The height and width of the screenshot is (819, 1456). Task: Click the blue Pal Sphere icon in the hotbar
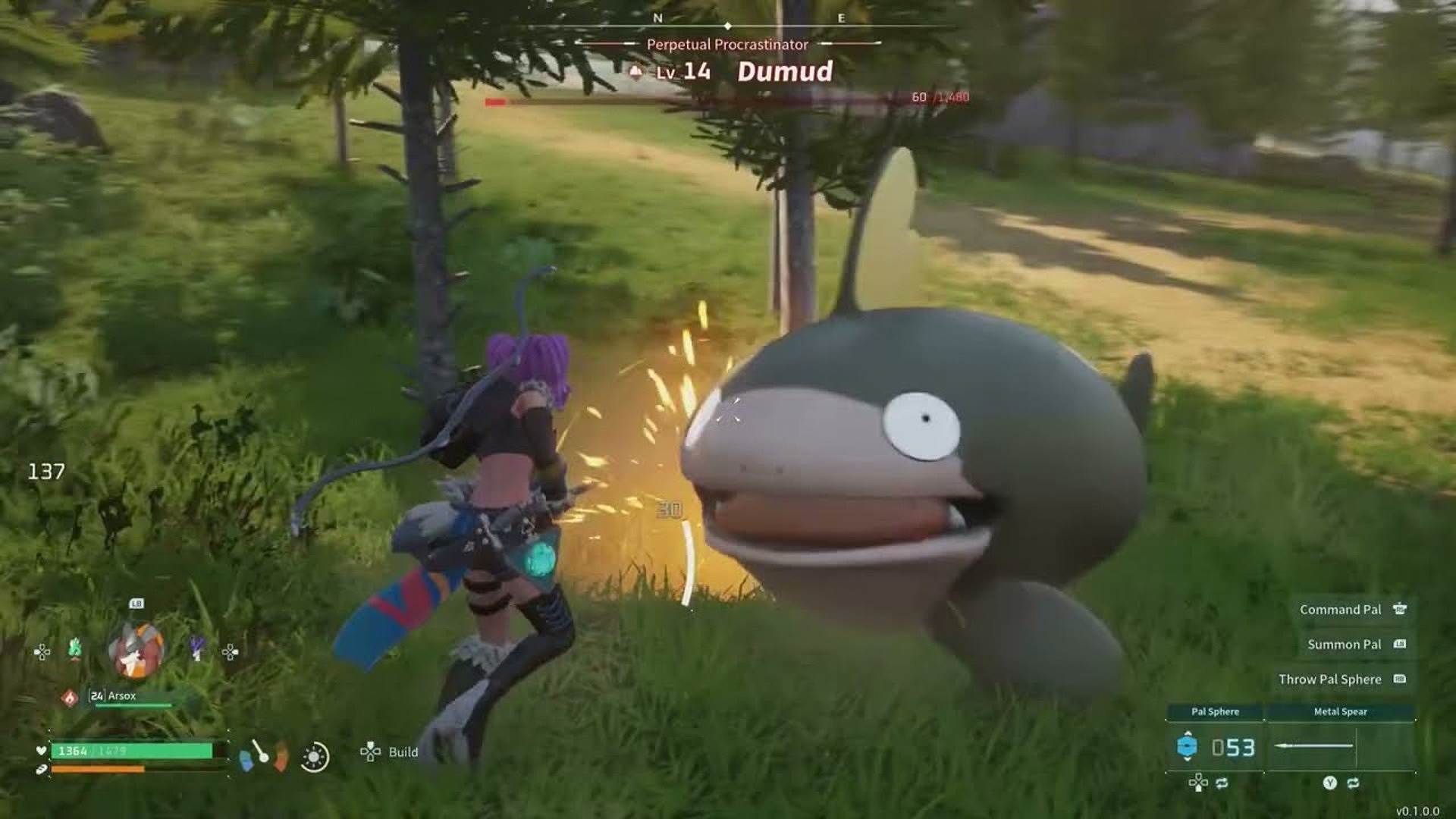1187,747
